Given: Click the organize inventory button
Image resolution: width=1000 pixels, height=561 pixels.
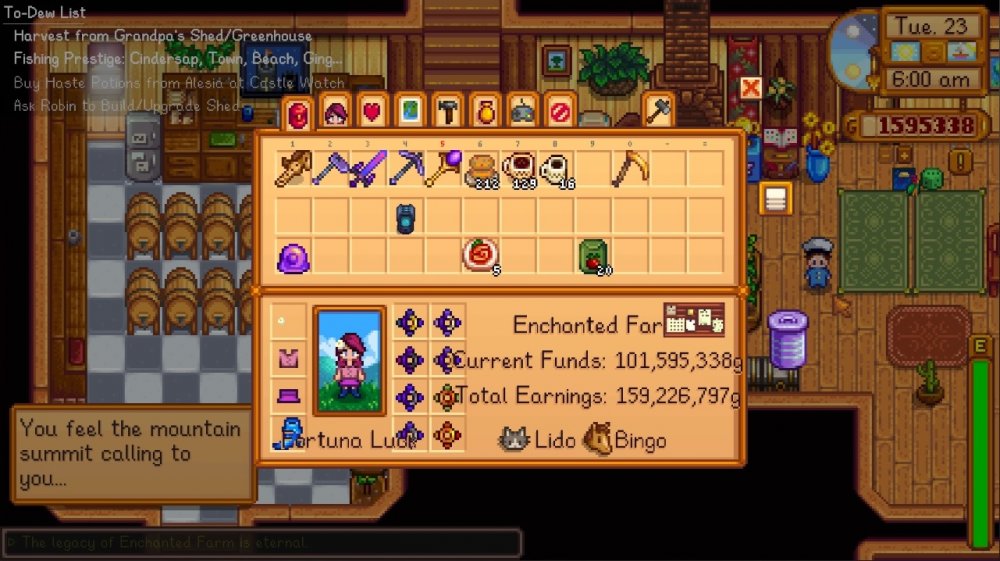Looking at the screenshot, I should point(774,197).
